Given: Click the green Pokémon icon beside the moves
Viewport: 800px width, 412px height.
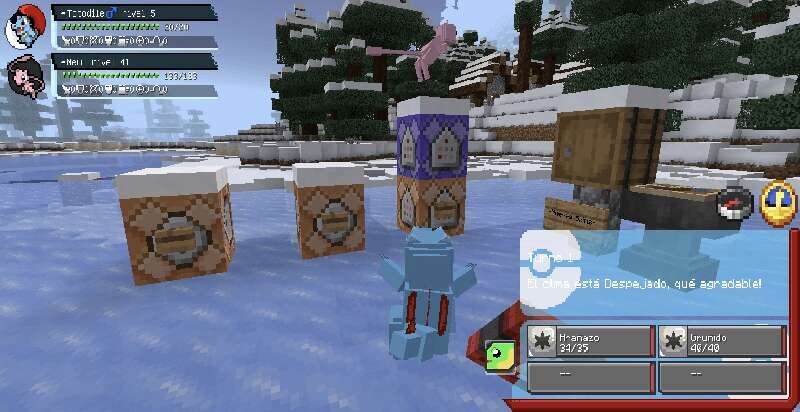Looking at the screenshot, I should click(498, 350).
